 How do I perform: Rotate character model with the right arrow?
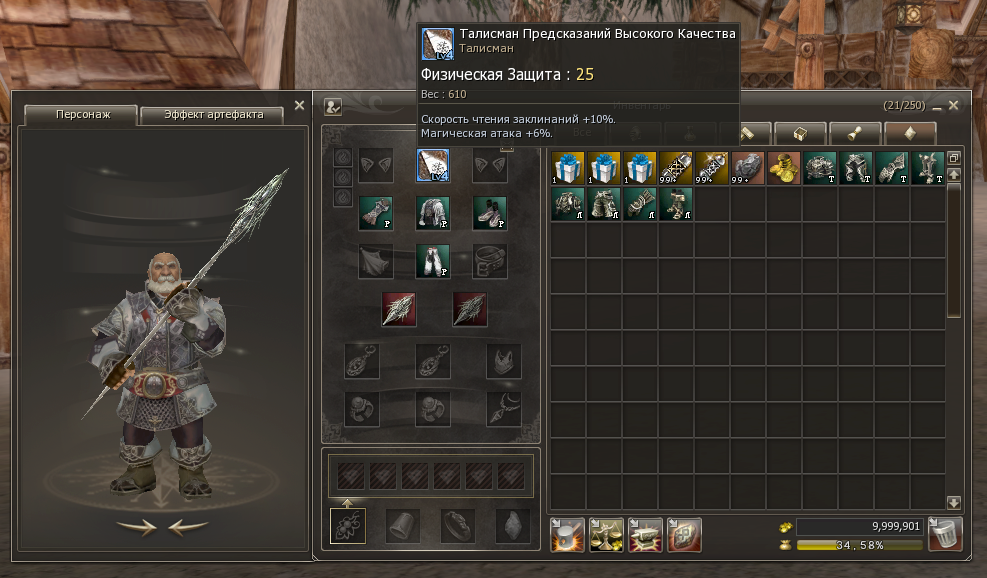(137, 527)
